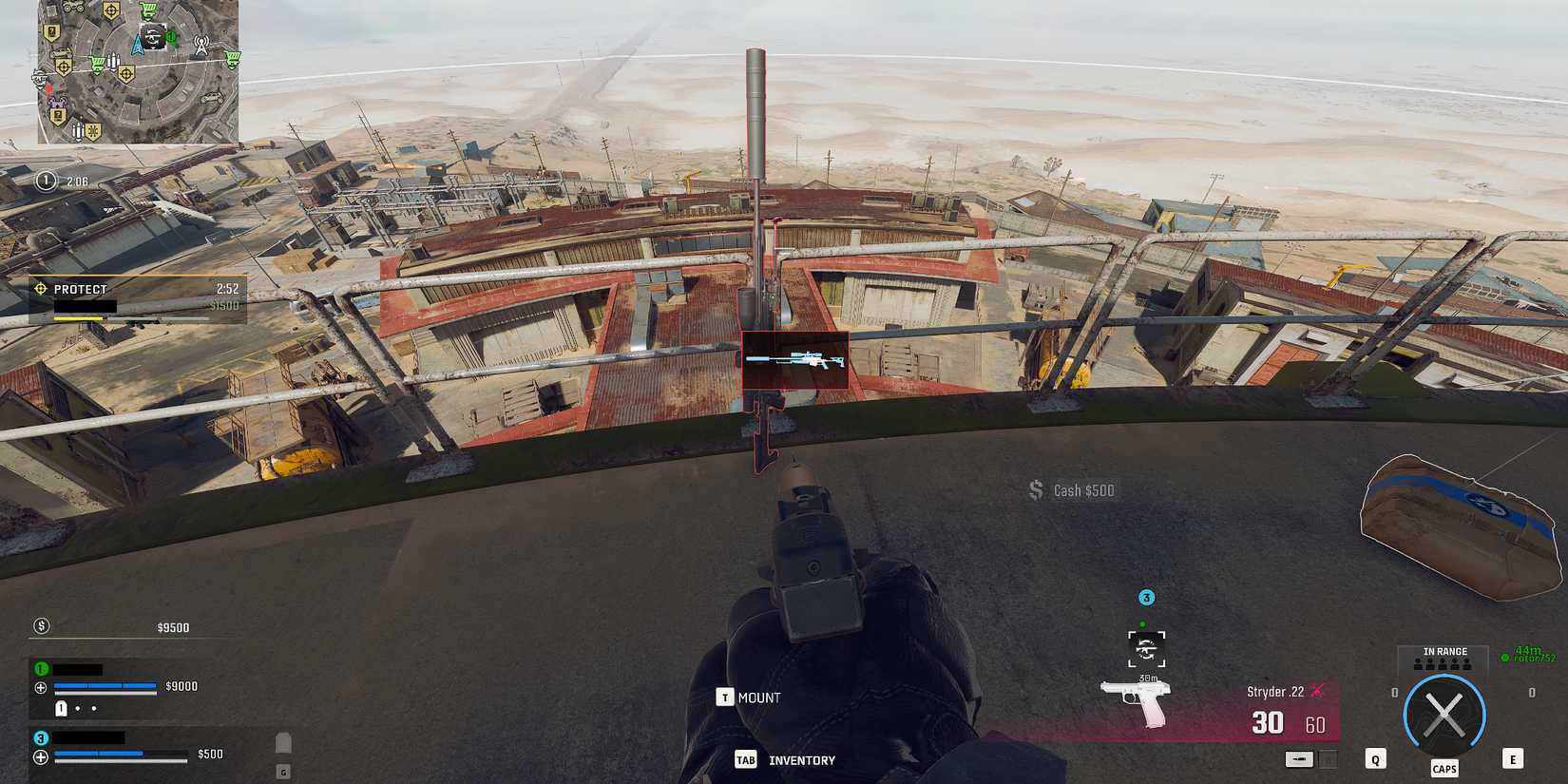Click the dollar sign icon beside $9500 total
1568x784 pixels.
click(40, 626)
